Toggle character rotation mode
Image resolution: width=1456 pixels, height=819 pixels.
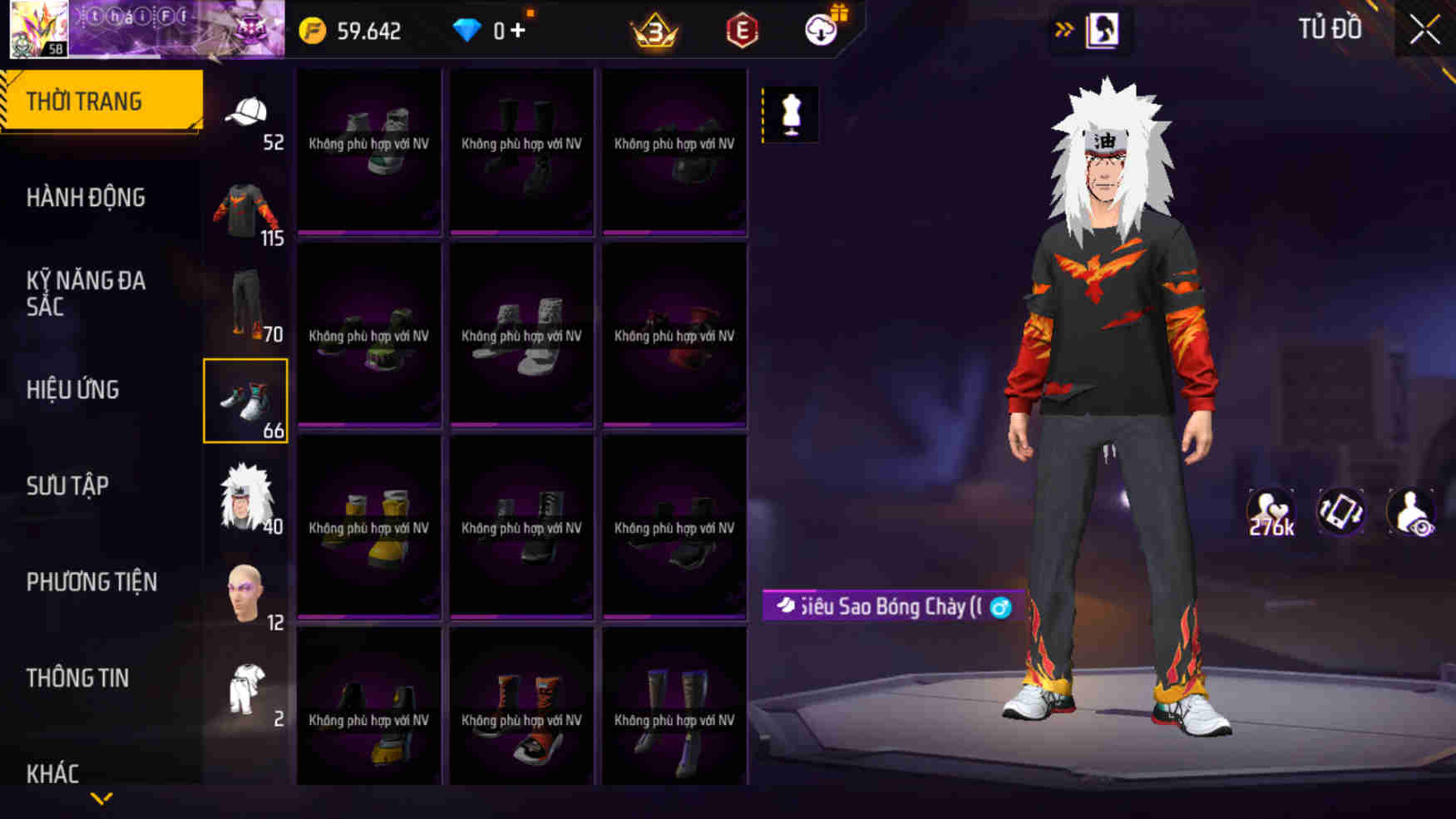tap(1340, 511)
